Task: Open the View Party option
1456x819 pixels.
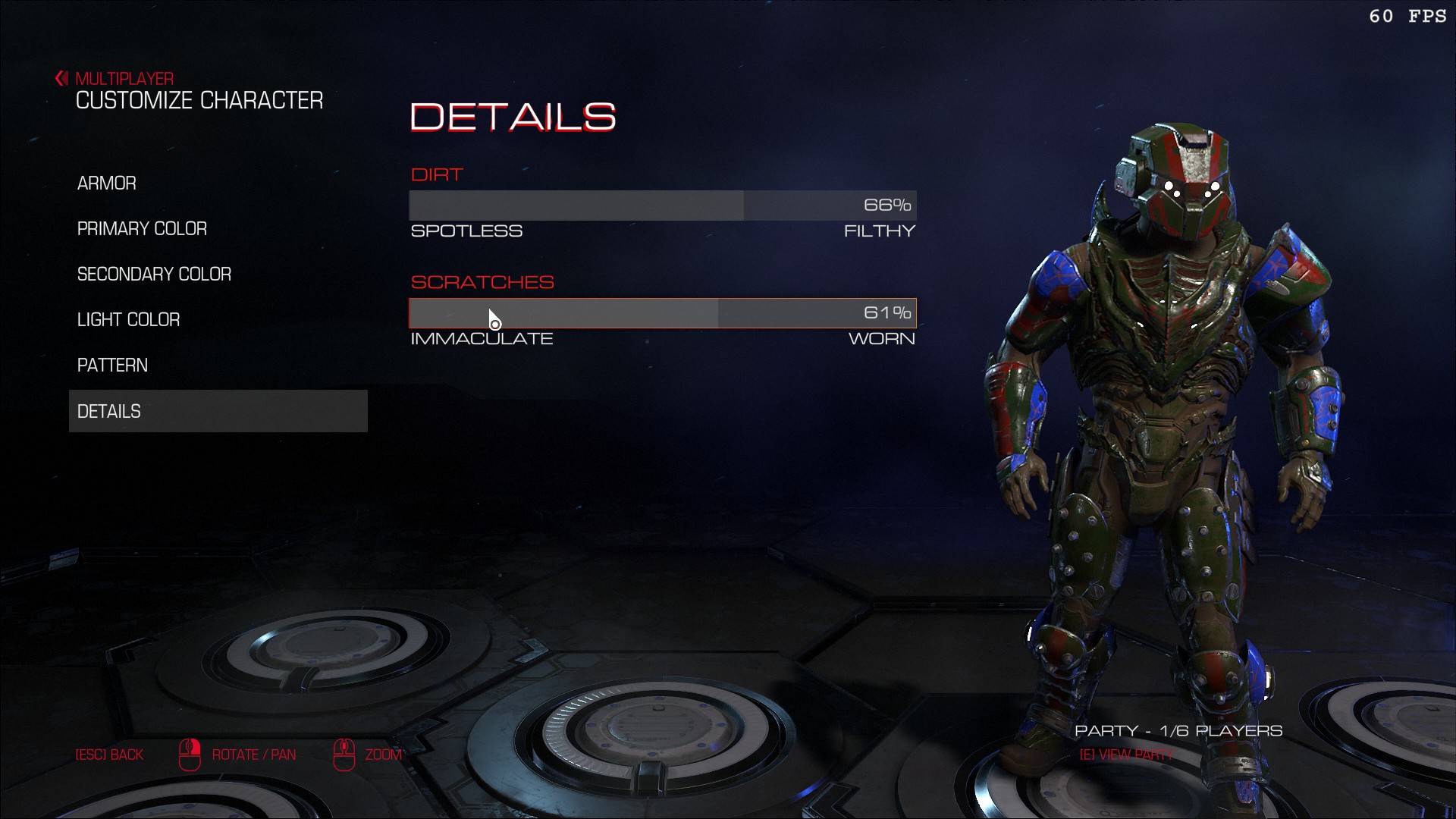Action: coord(1126,755)
